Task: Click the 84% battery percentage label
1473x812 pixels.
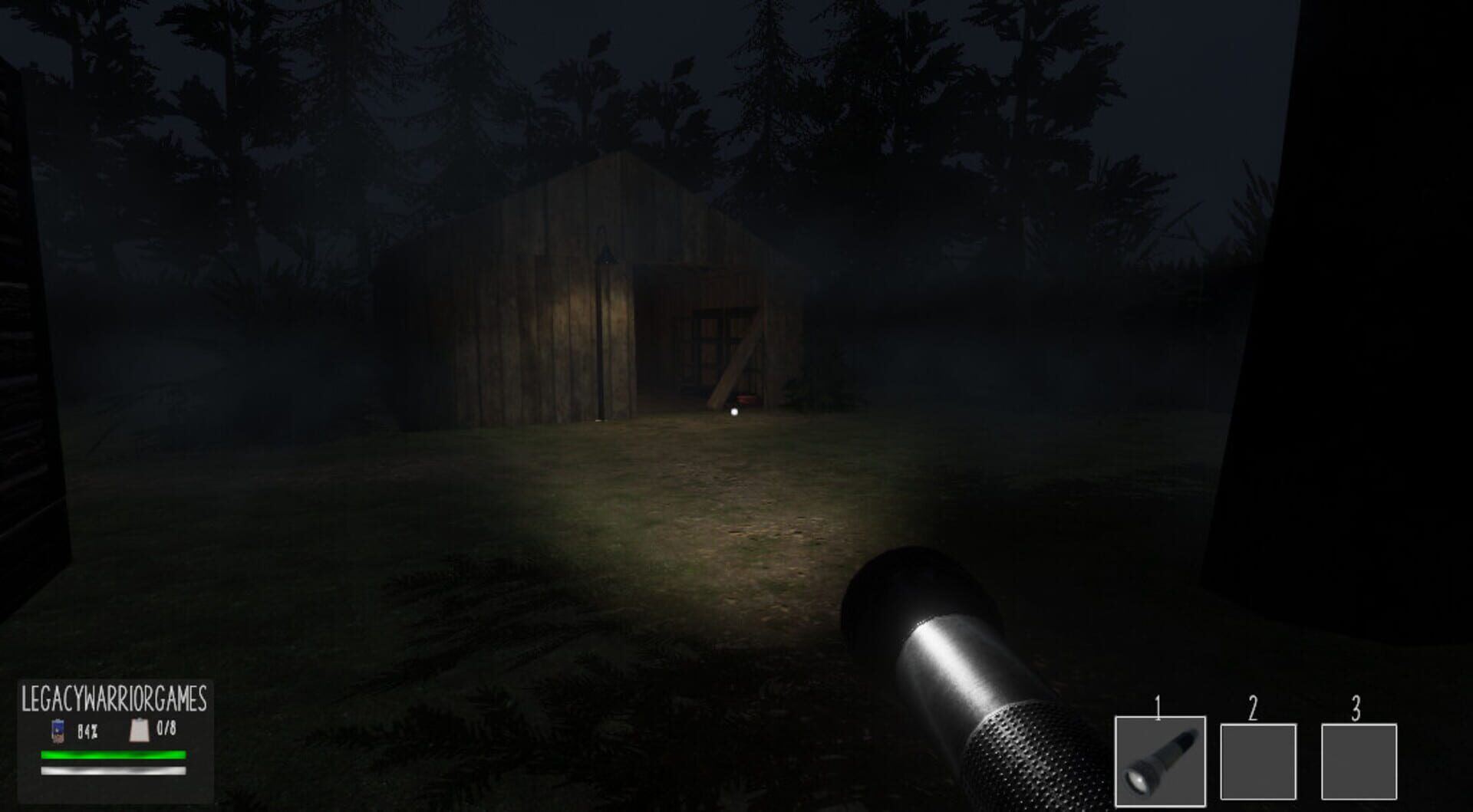Action: click(87, 731)
